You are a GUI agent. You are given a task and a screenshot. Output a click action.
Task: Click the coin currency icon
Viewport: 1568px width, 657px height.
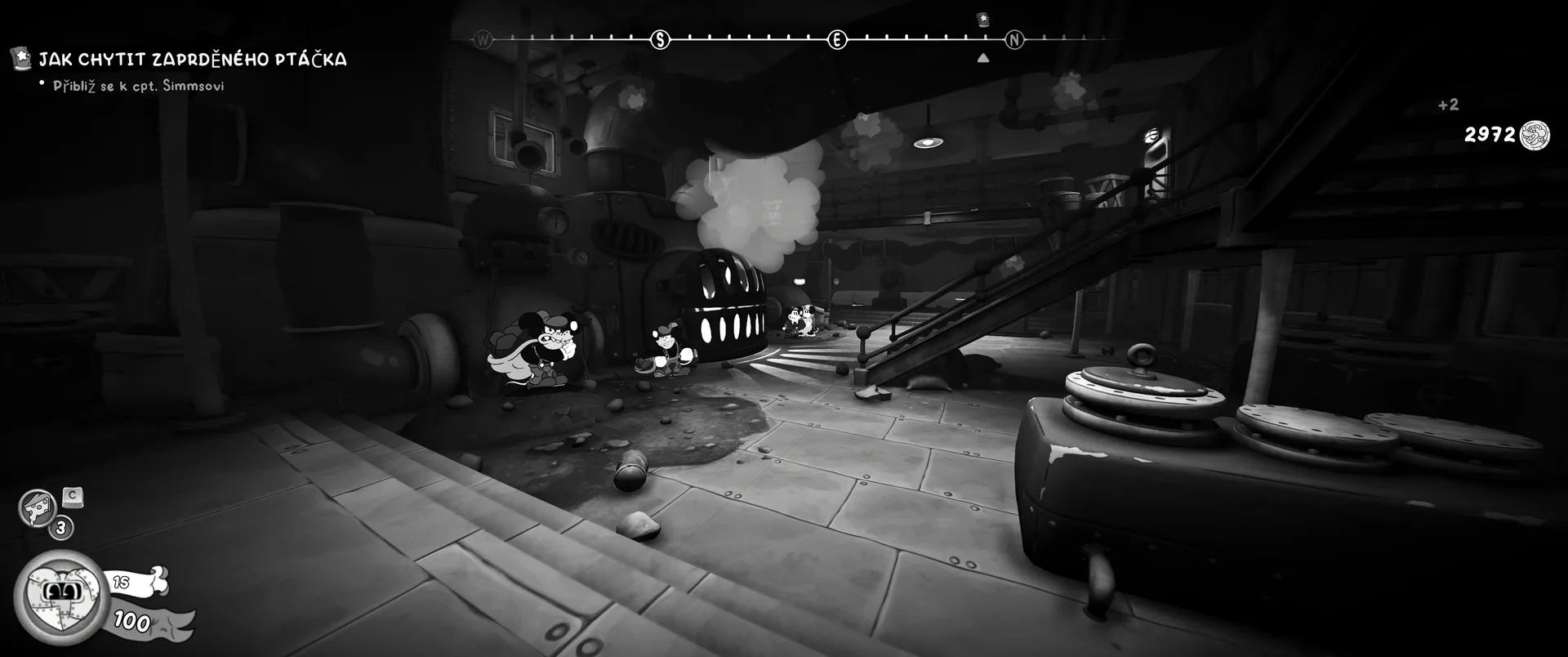pyautogui.click(x=1534, y=135)
